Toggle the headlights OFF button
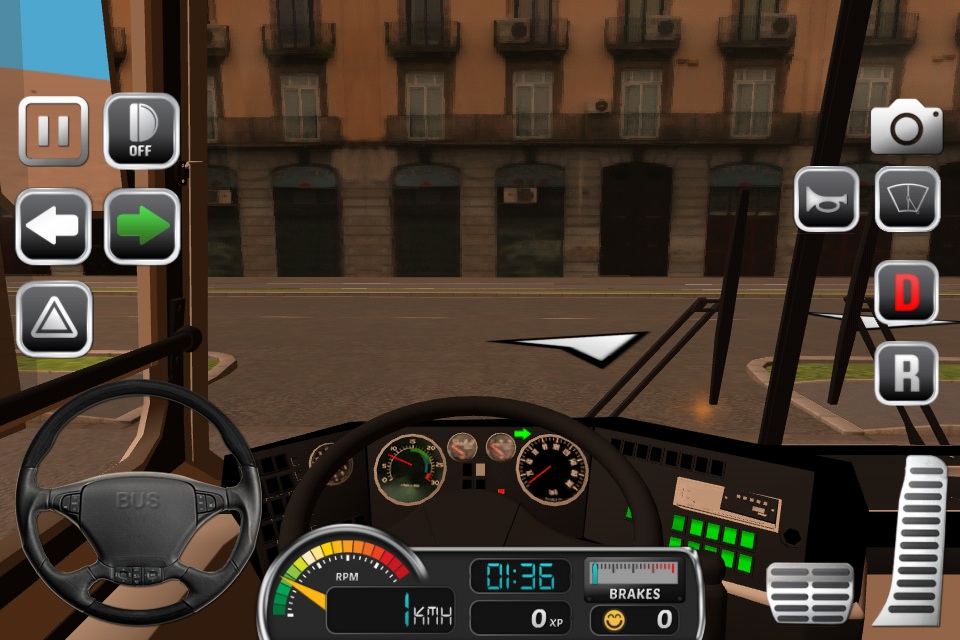960x640 pixels. point(141,131)
